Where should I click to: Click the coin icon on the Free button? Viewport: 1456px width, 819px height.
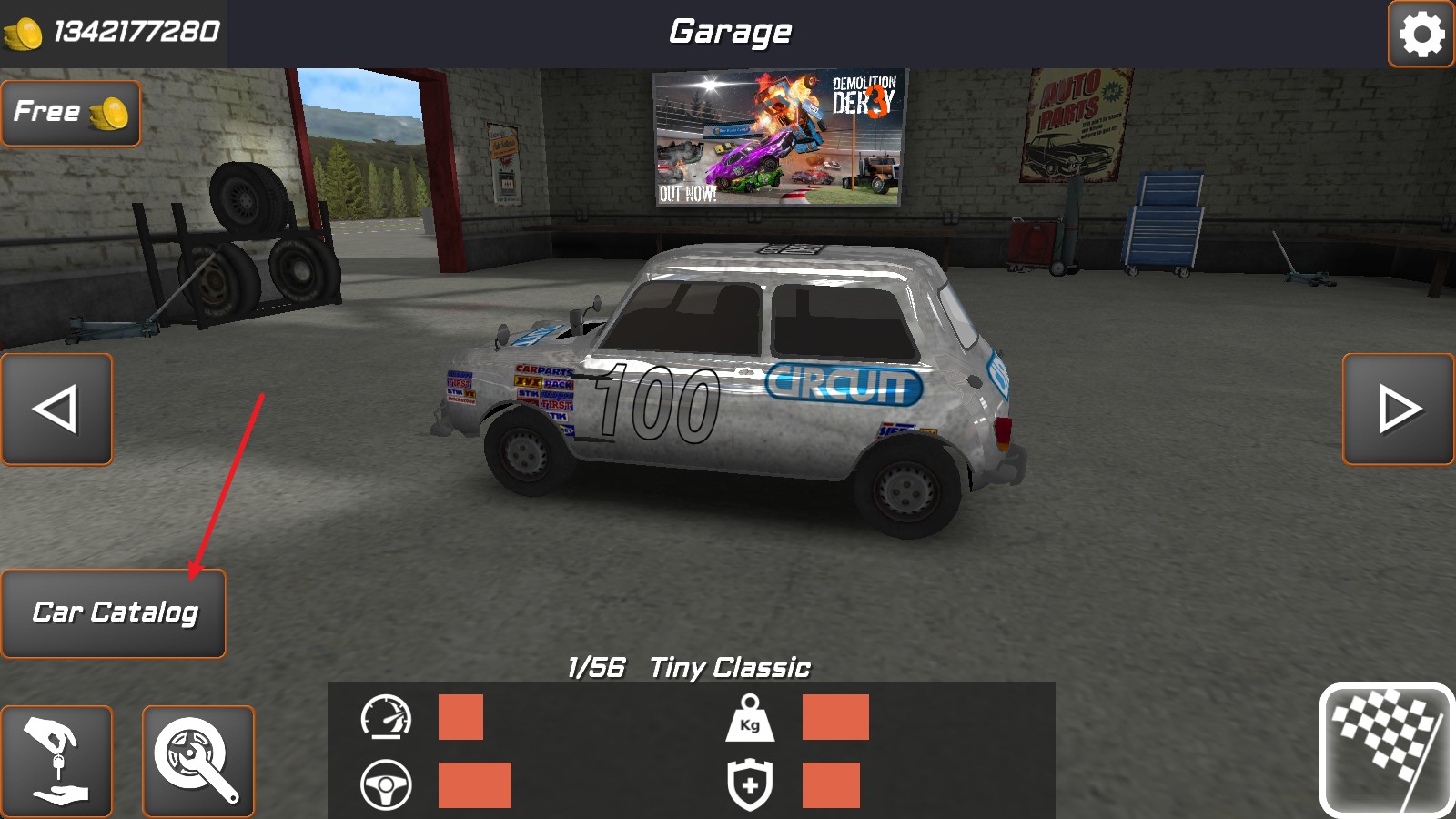click(109, 112)
